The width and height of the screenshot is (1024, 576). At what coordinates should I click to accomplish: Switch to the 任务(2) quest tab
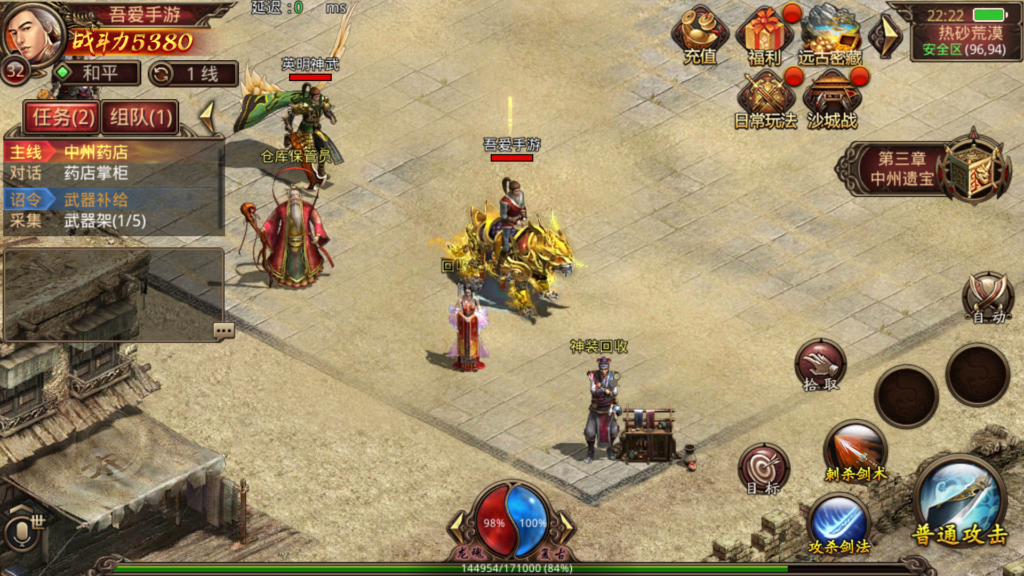62,117
